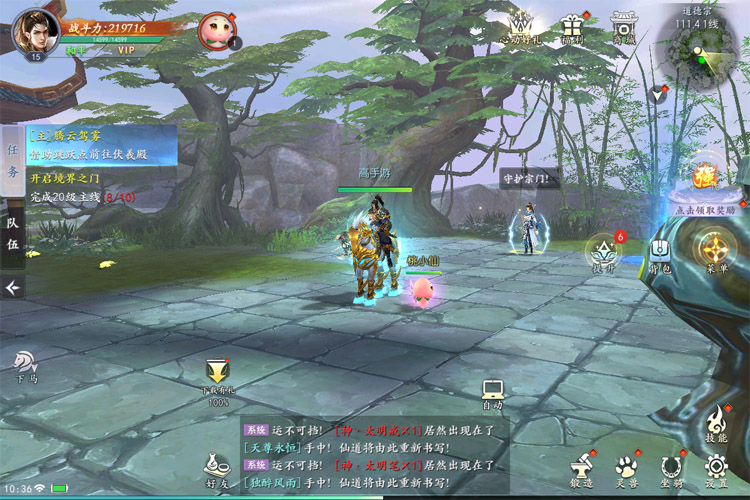The height and width of the screenshot is (500, 750).
Task: Open the player avatar portrait
Action: click(35, 30)
